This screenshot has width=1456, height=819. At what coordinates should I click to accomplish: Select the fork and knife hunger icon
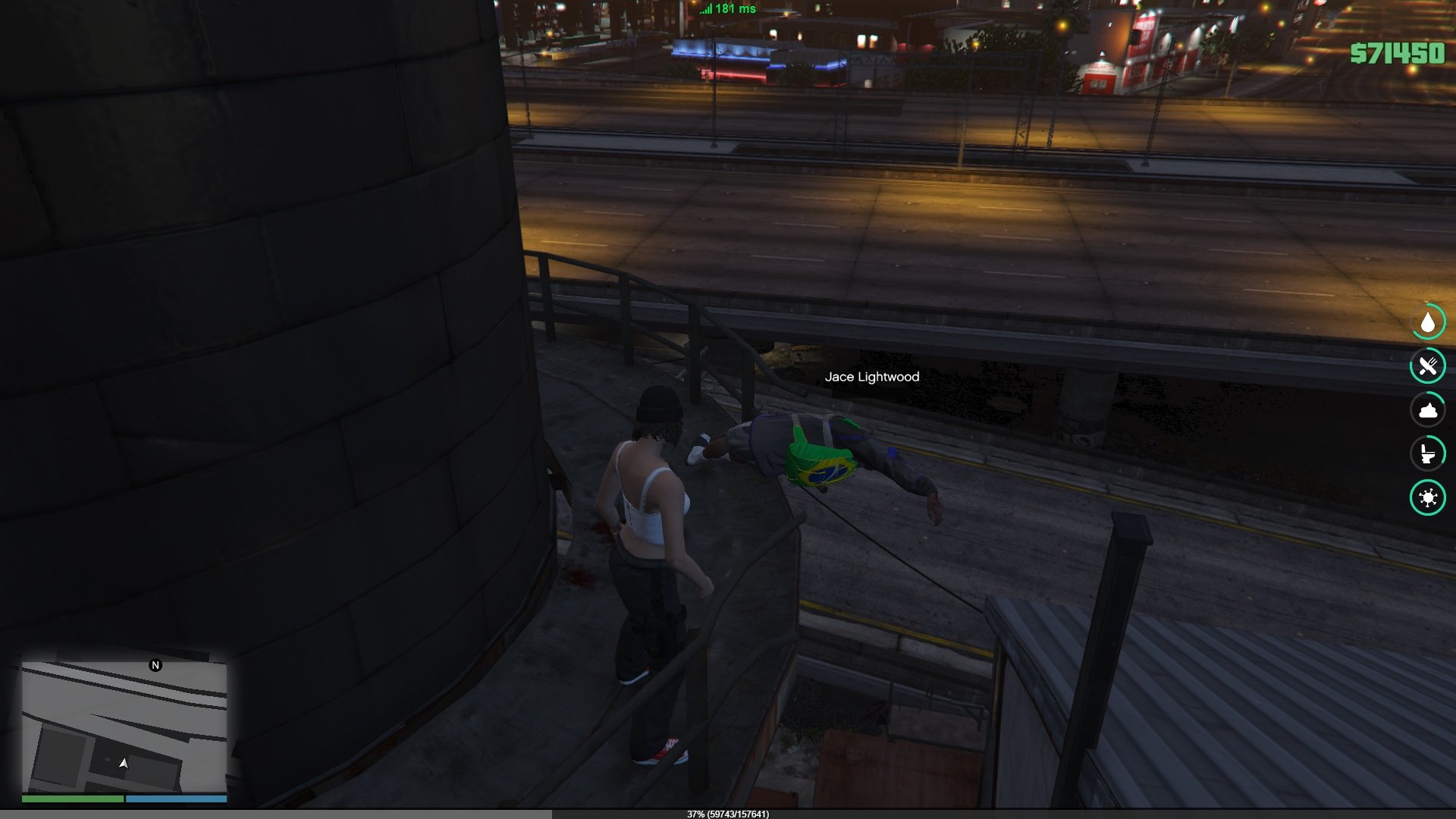pos(1428,367)
